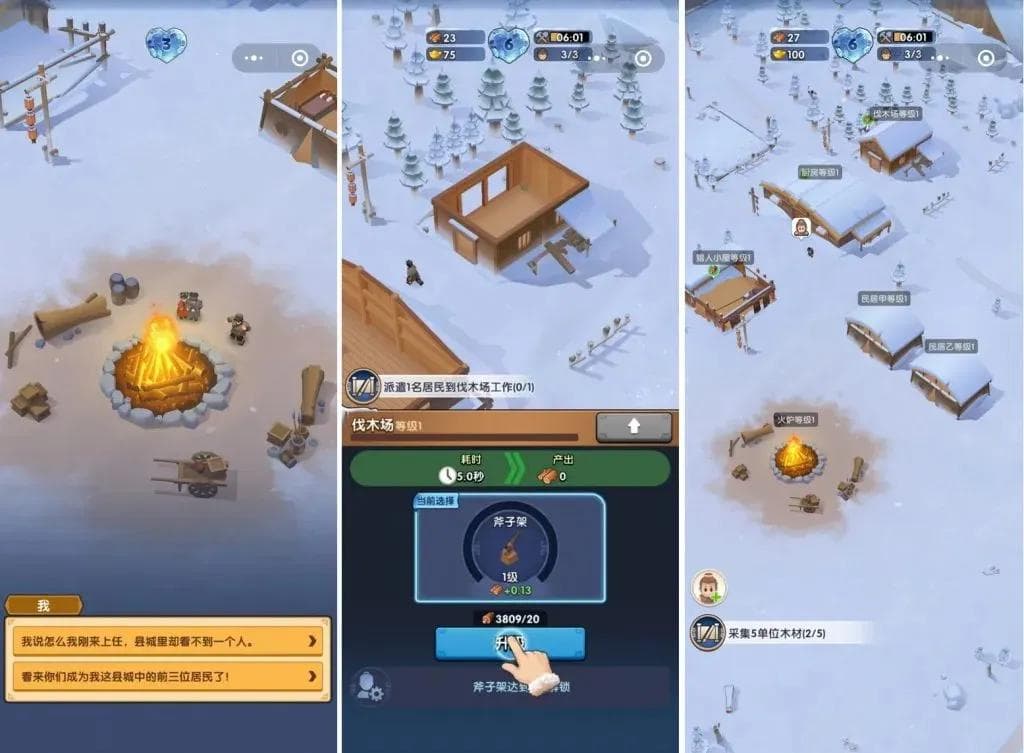
Task: Open the quest to send a resident to 伐木场
Action: (455, 387)
